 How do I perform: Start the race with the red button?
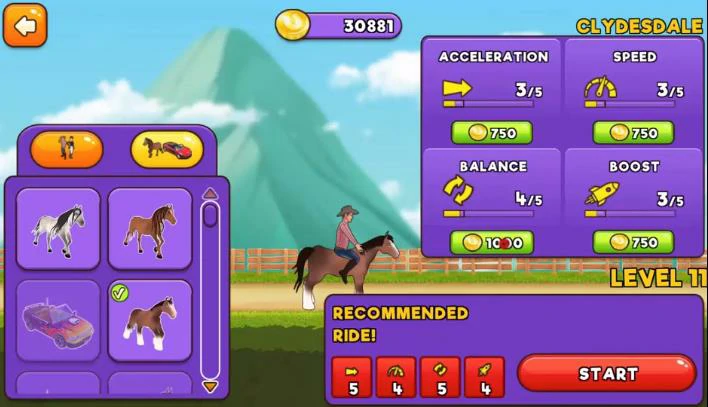pyautogui.click(x=607, y=373)
